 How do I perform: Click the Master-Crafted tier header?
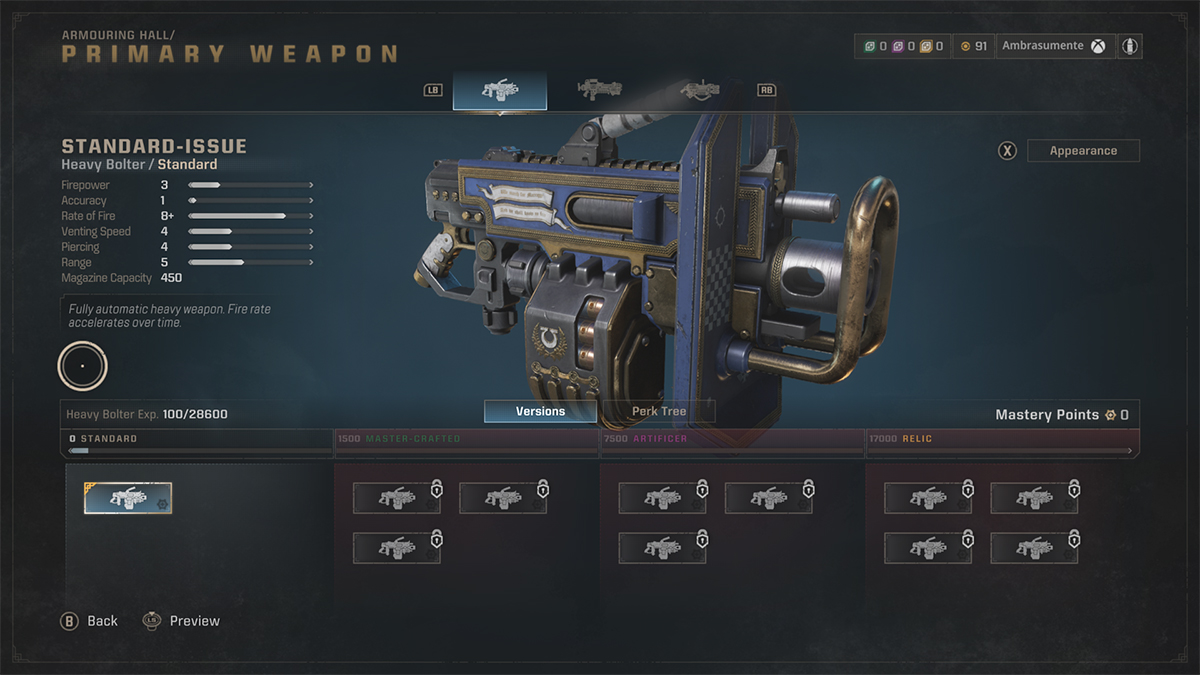[x=466, y=439]
